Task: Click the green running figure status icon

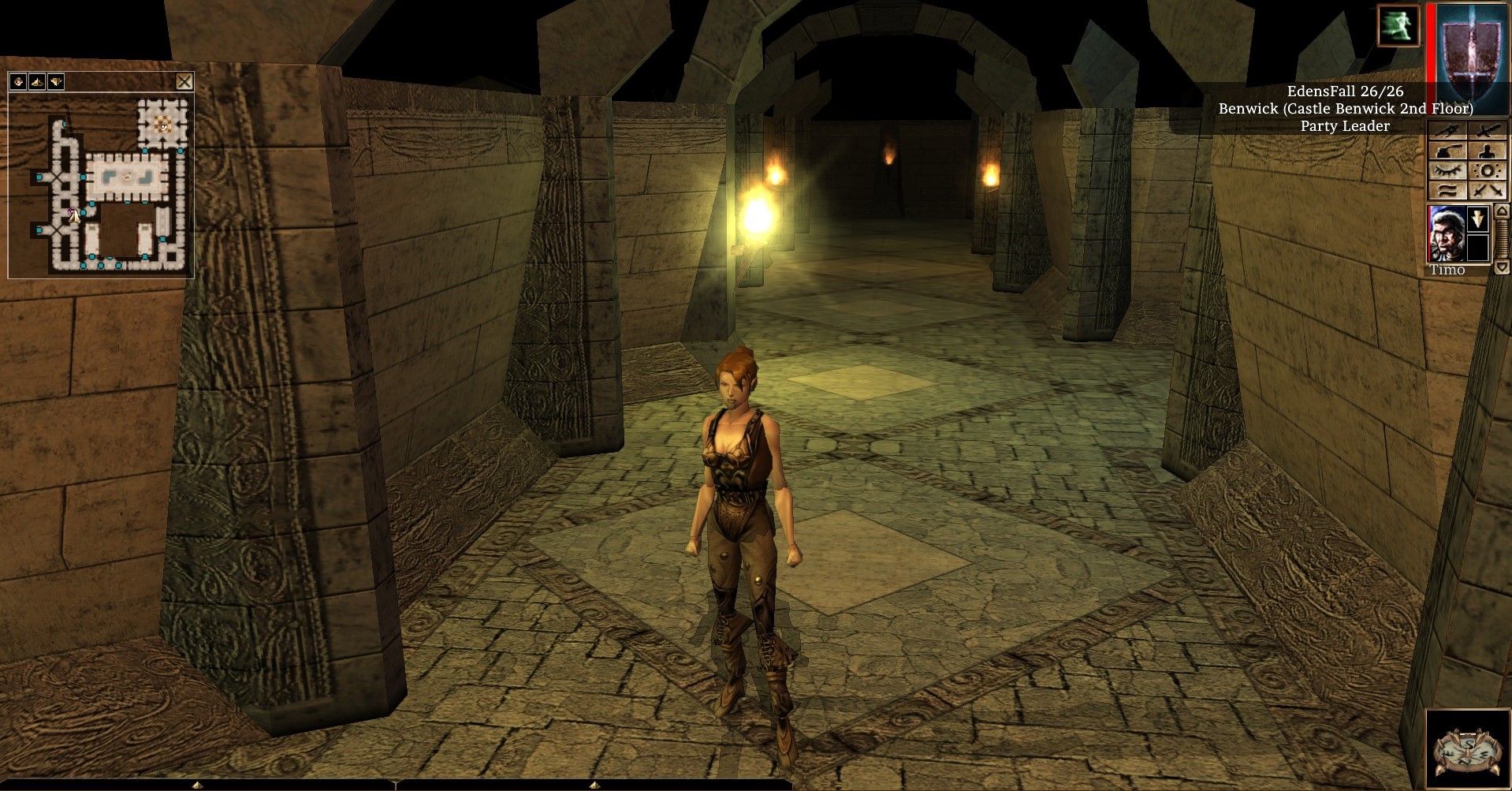Action: 1398,24
